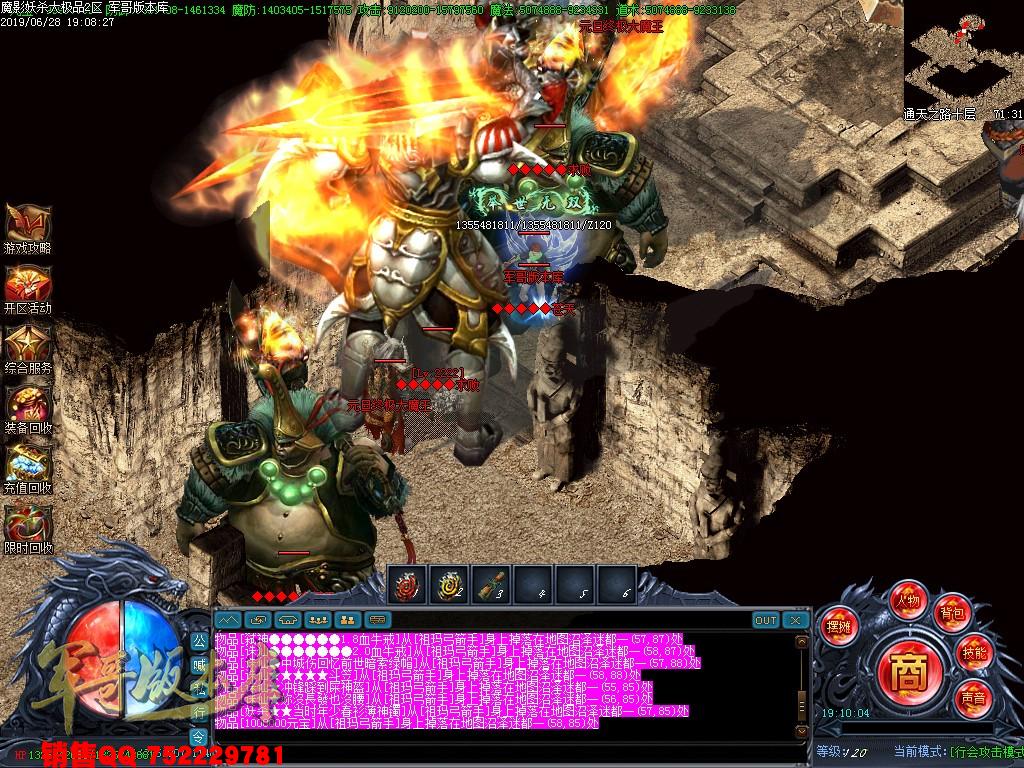Use the item in quick slot 1

406,585
